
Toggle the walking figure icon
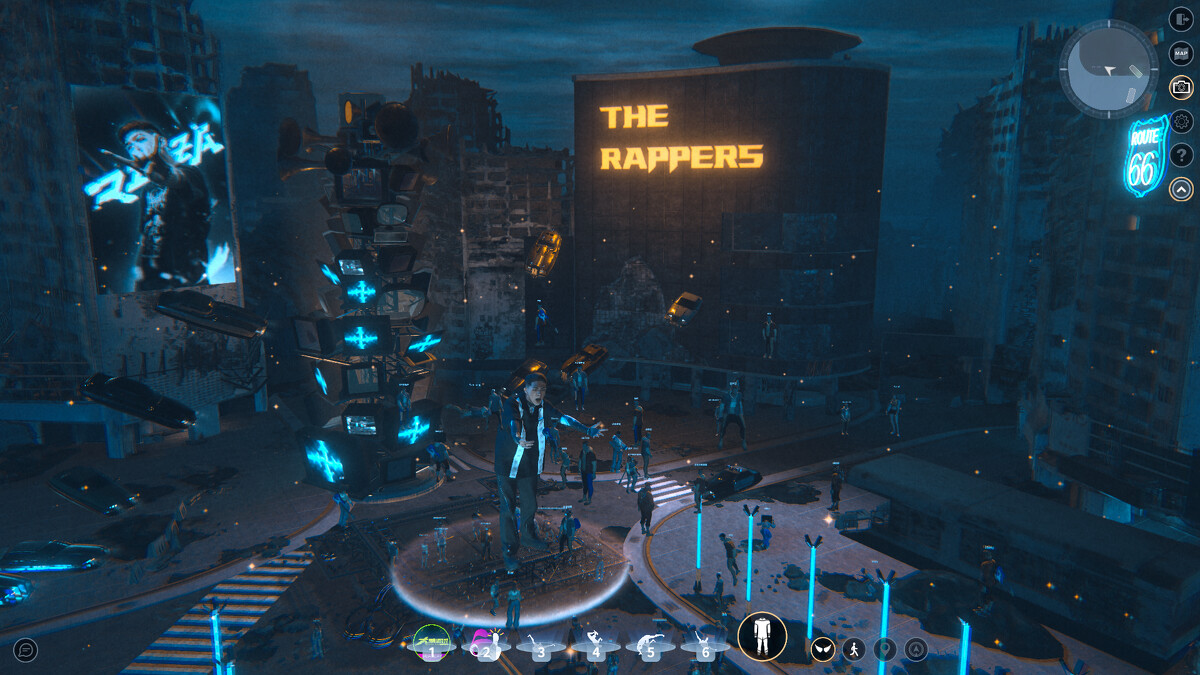[854, 650]
